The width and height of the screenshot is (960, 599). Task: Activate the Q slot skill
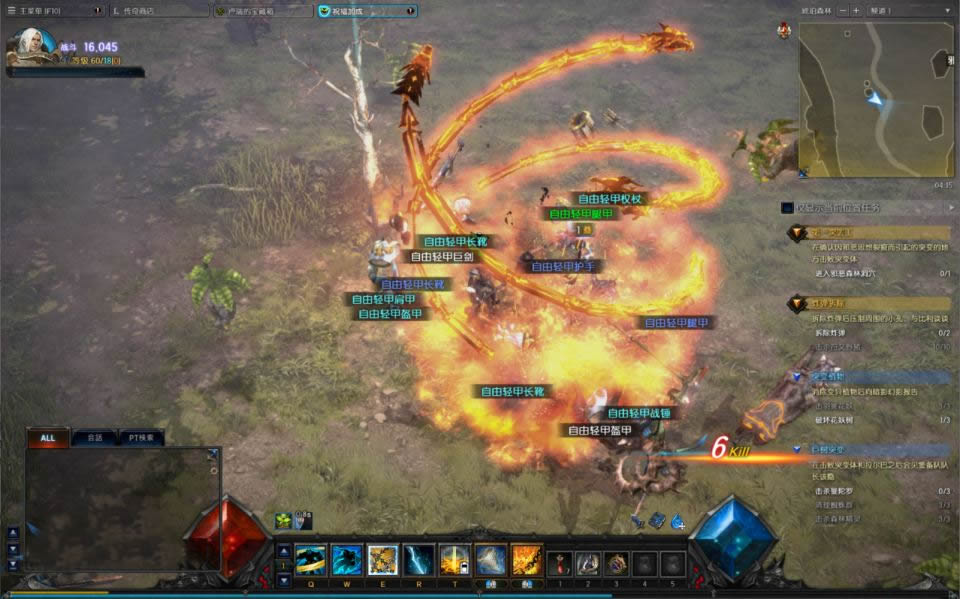310,560
